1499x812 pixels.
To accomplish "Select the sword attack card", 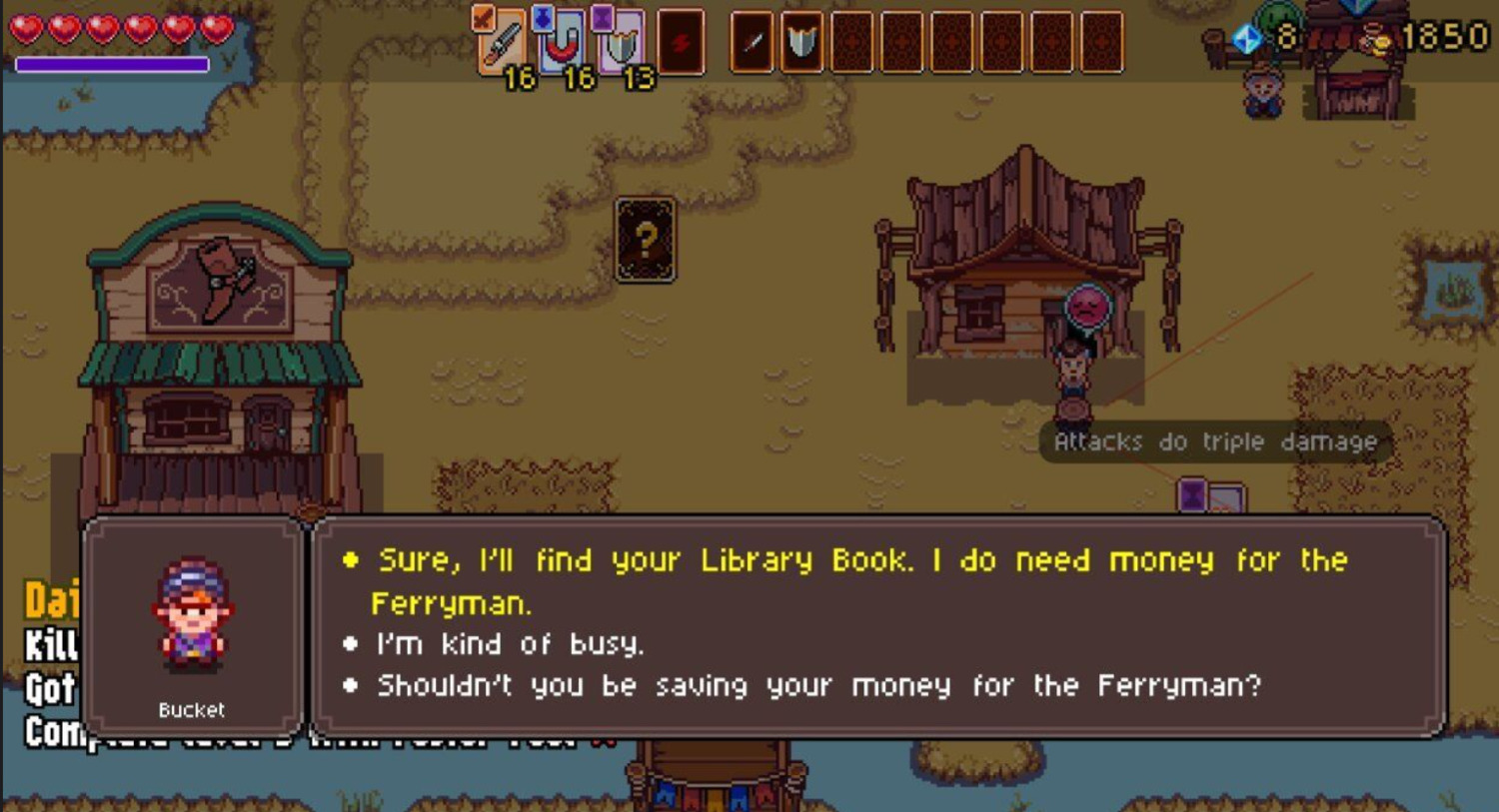I will (x=502, y=42).
